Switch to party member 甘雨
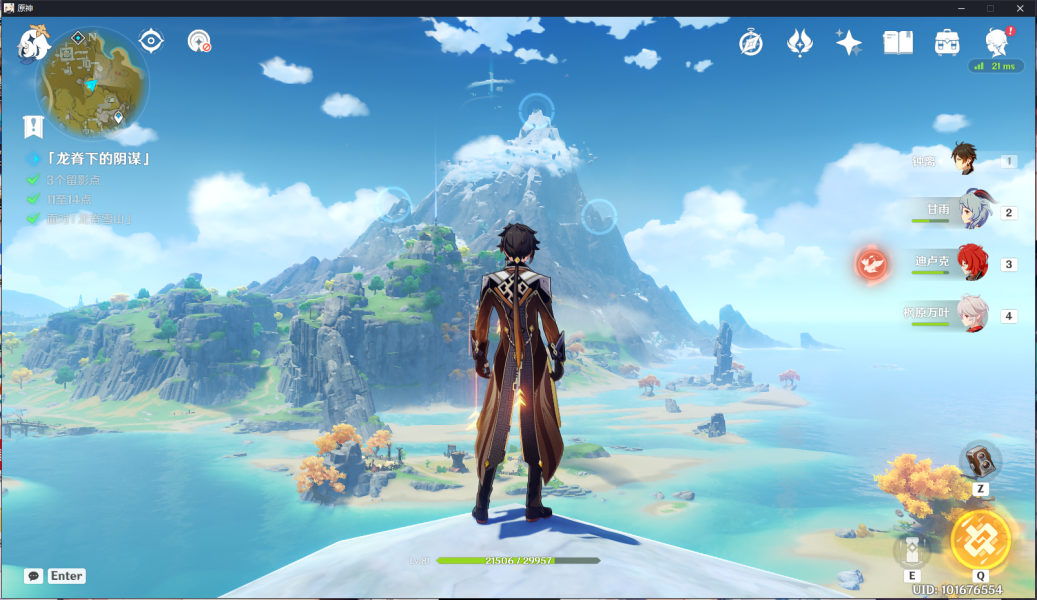 pyautogui.click(x=971, y=211)
